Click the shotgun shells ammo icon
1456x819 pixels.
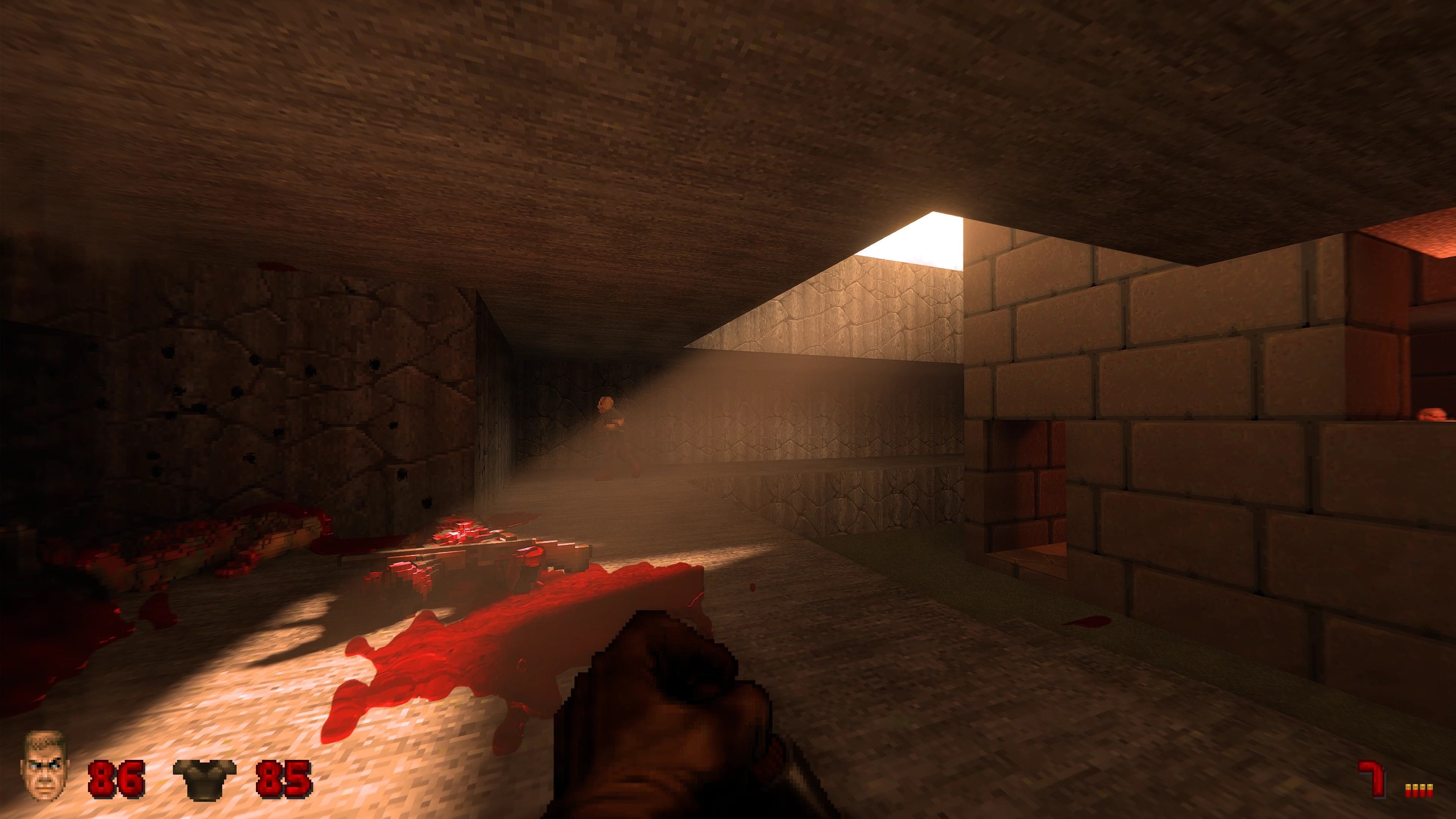(x=1419, y=789)
